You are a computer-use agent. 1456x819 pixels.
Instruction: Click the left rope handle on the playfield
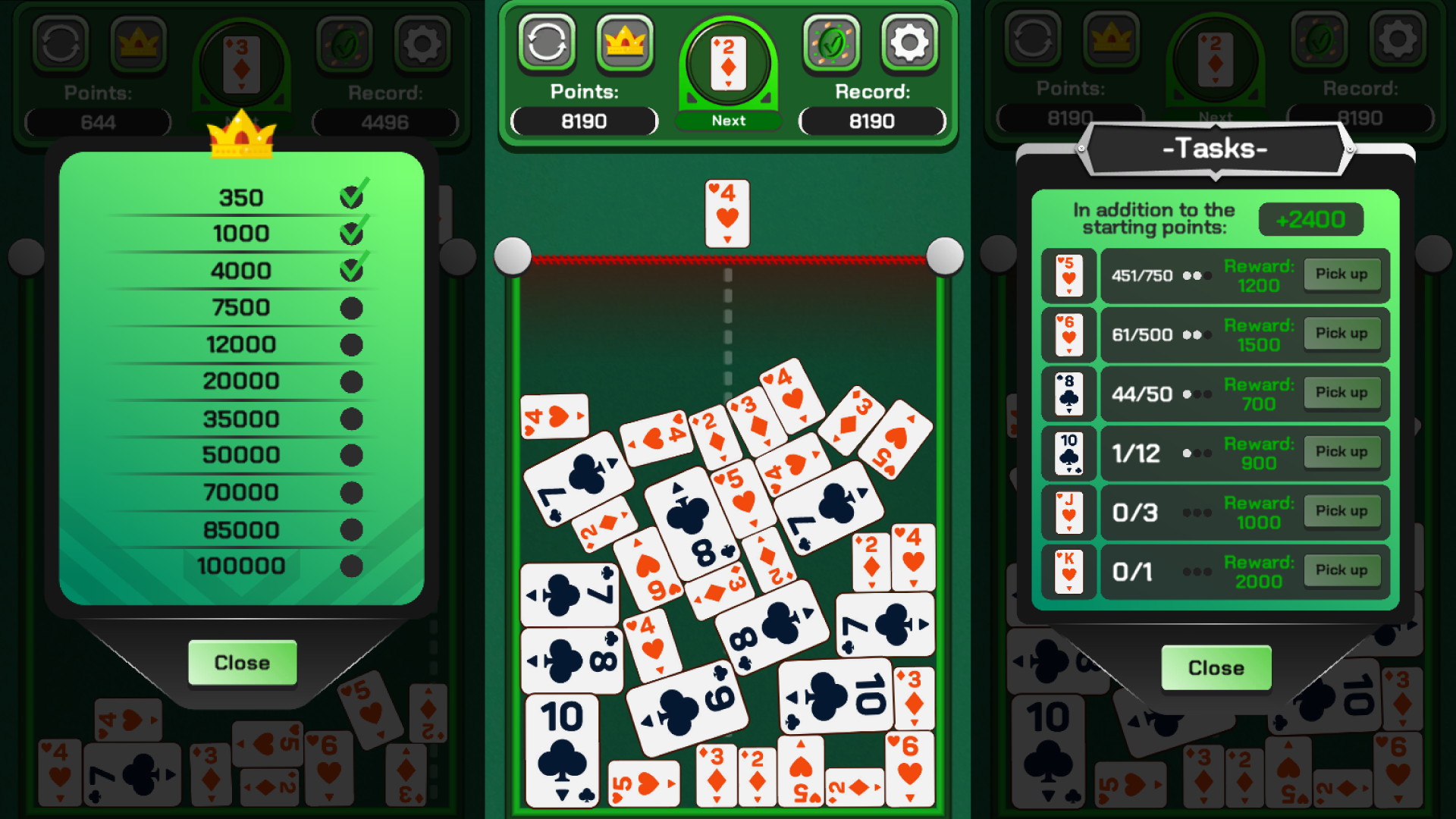[513, 255]
